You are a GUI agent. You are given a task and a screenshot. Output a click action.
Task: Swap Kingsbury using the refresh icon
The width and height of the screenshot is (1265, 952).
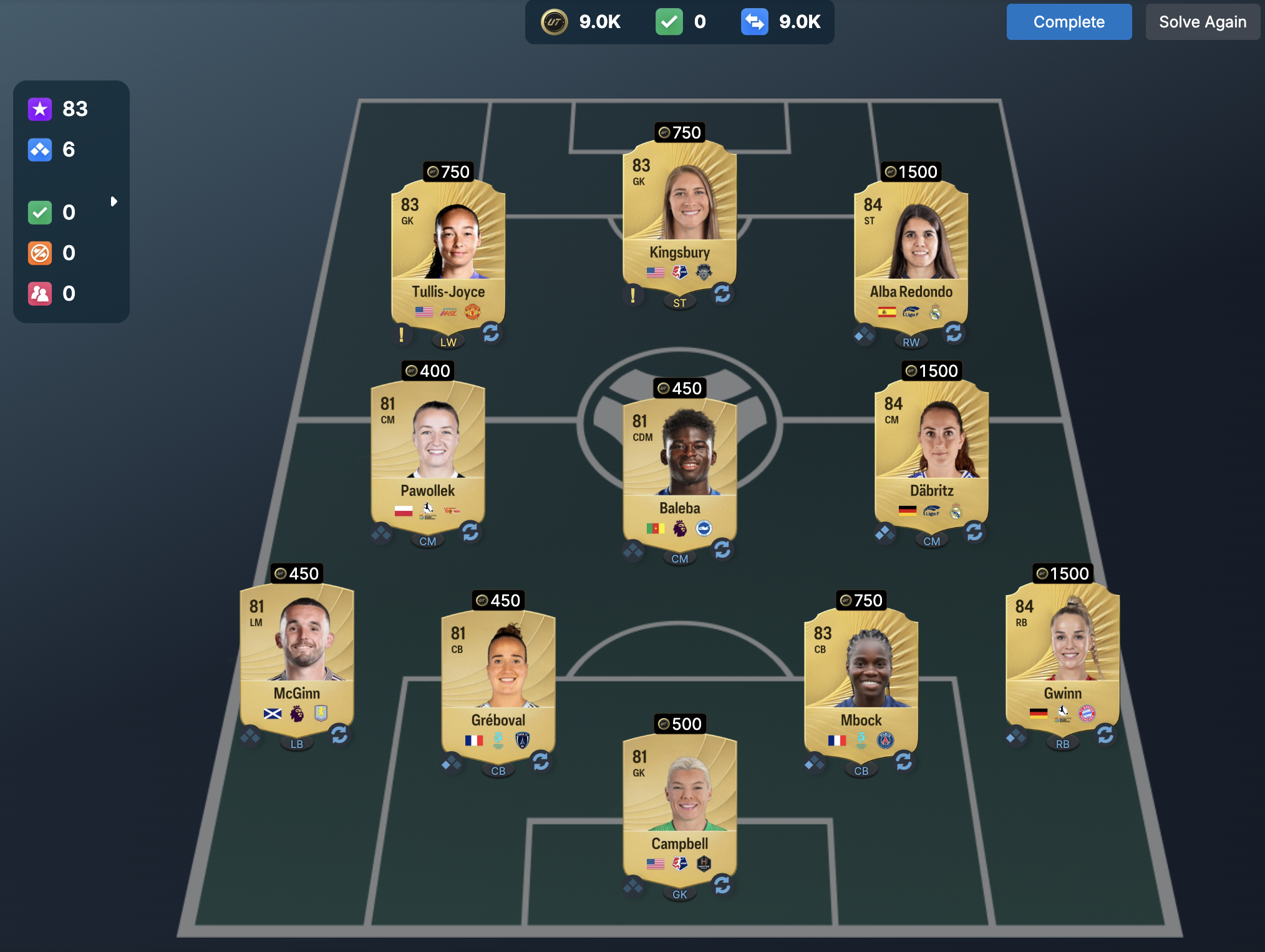click(722, 293)
